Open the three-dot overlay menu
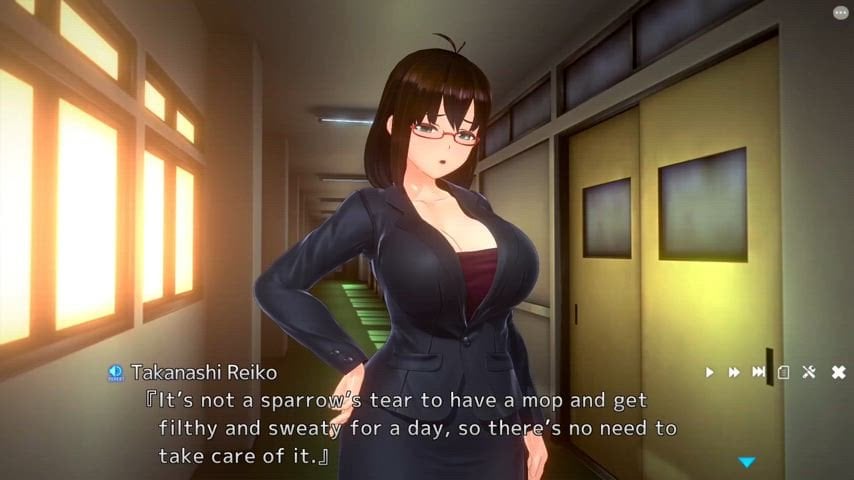The image size is (854, 480). coord(840,13)
